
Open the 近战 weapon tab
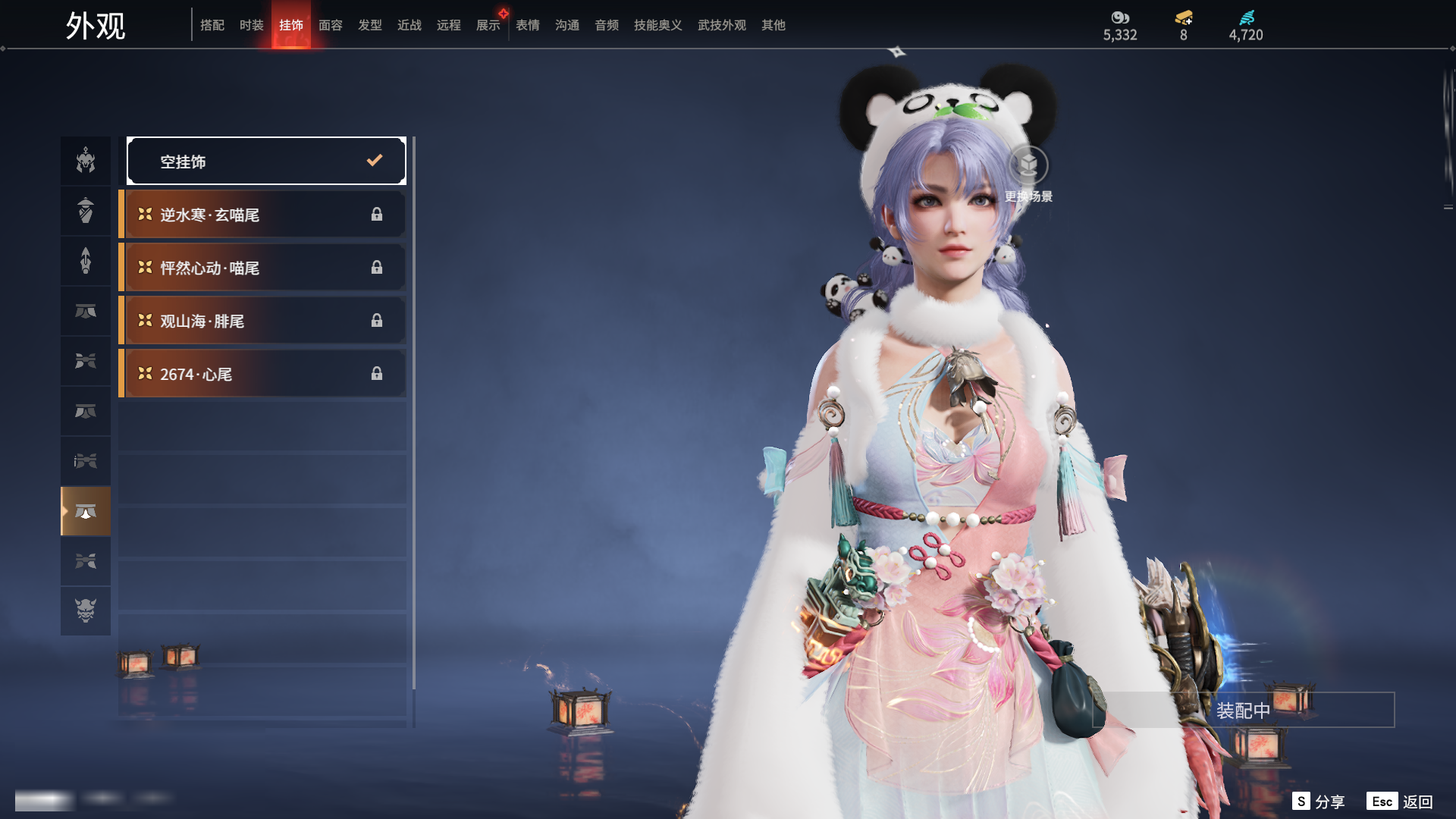point(409,25)
